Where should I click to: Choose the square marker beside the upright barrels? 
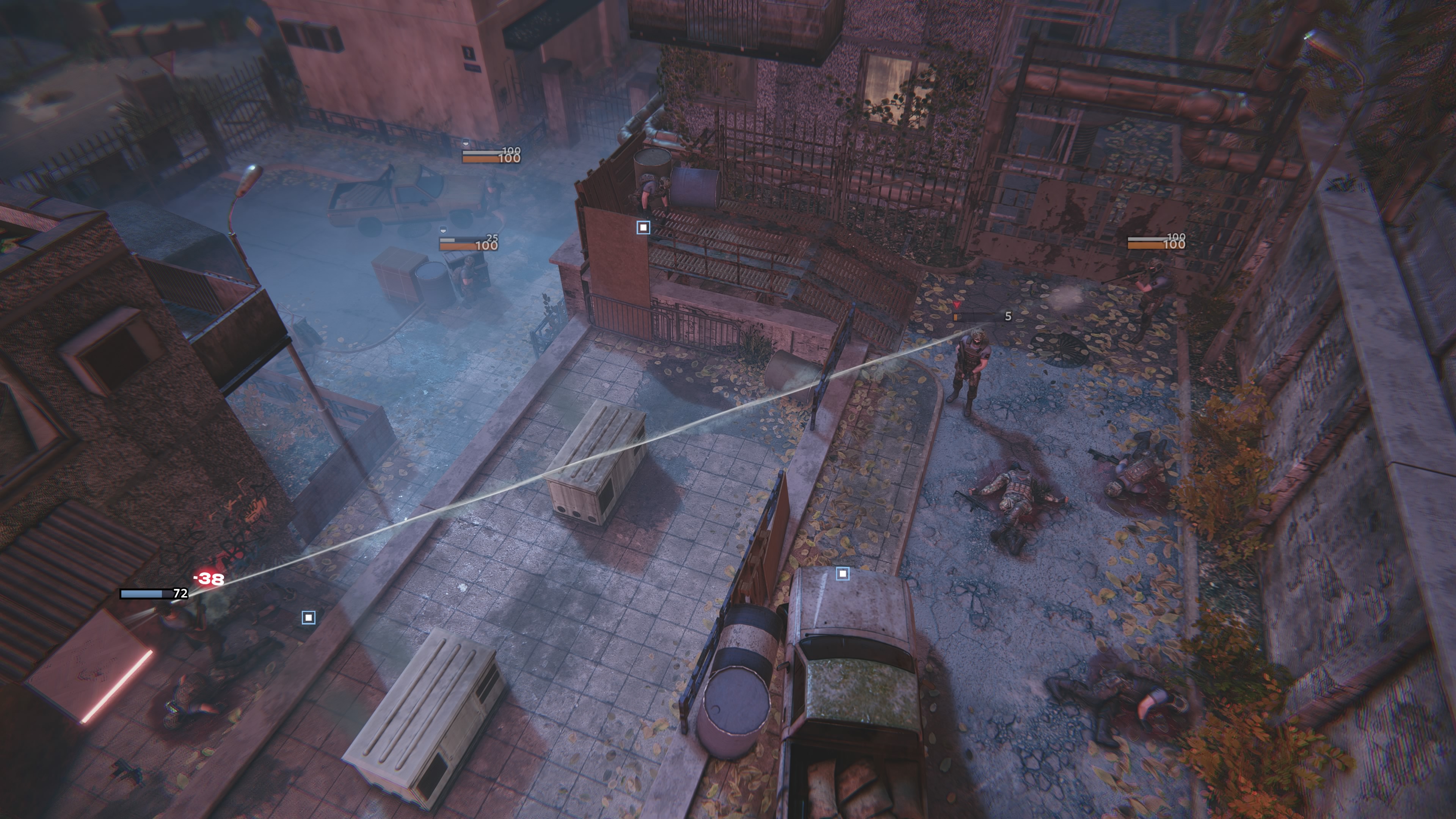[643, 227]
